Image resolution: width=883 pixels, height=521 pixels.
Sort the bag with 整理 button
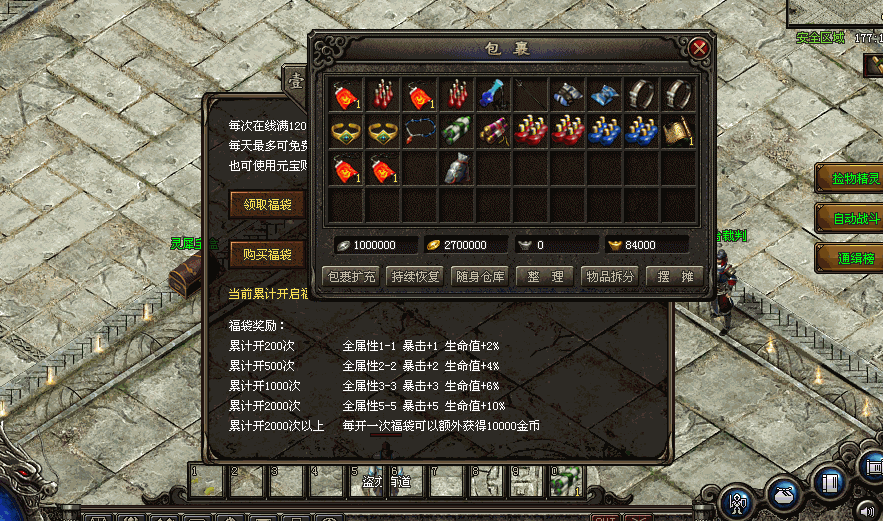coord(544,277)
